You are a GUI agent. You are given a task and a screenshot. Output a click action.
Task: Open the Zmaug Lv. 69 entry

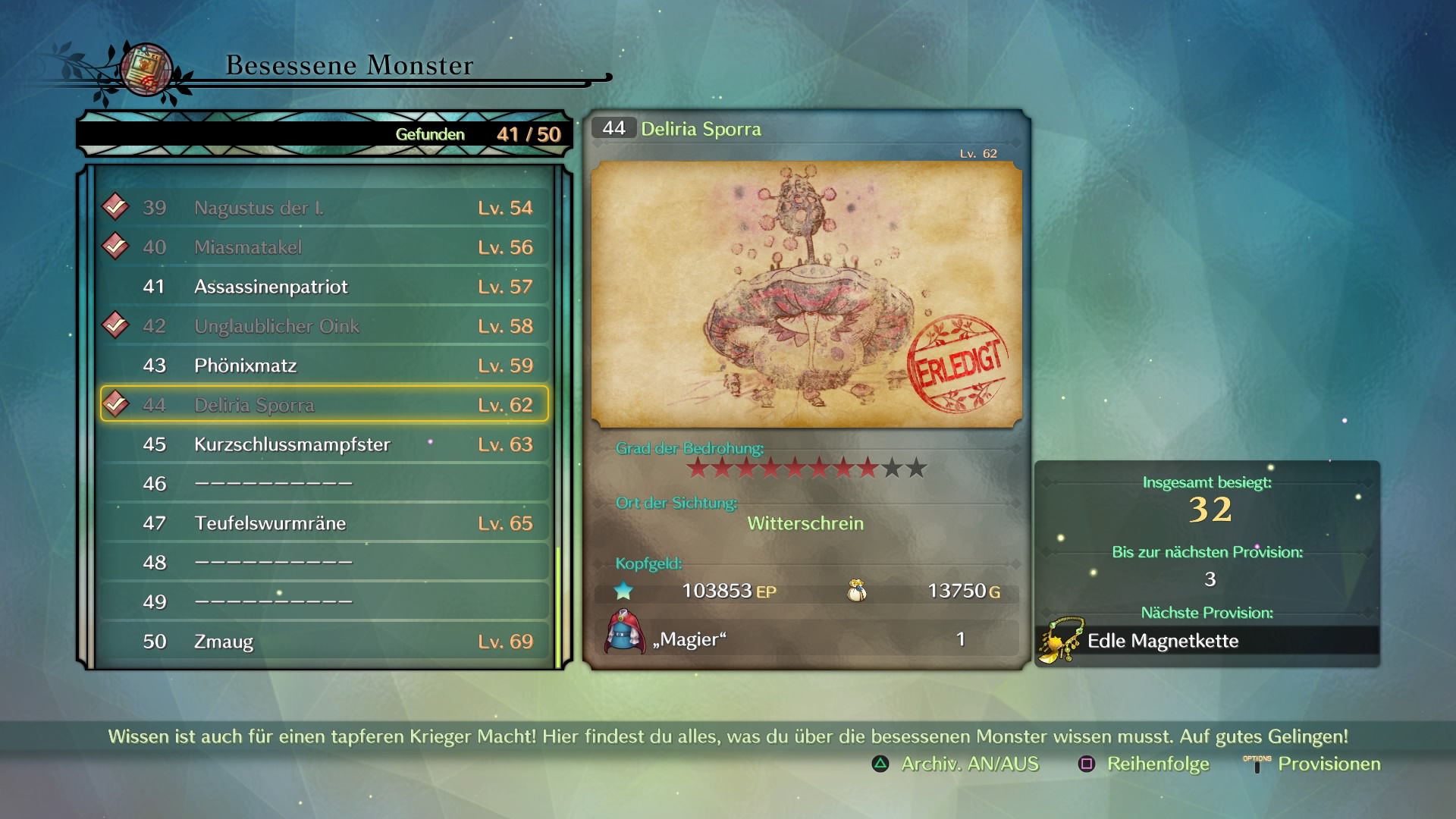(324, 642)
